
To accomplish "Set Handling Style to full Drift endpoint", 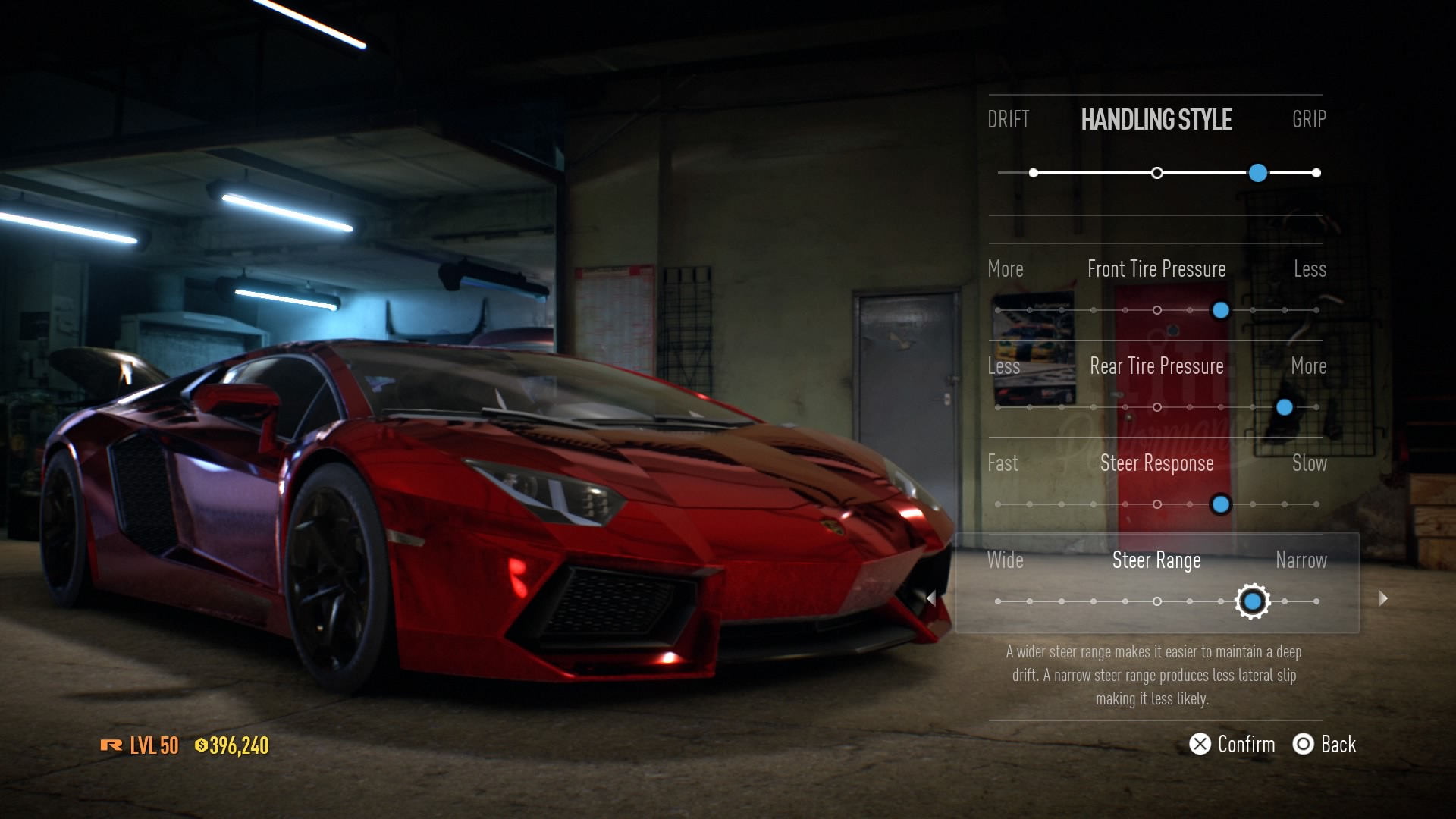I will click(x=1033, y=173).
